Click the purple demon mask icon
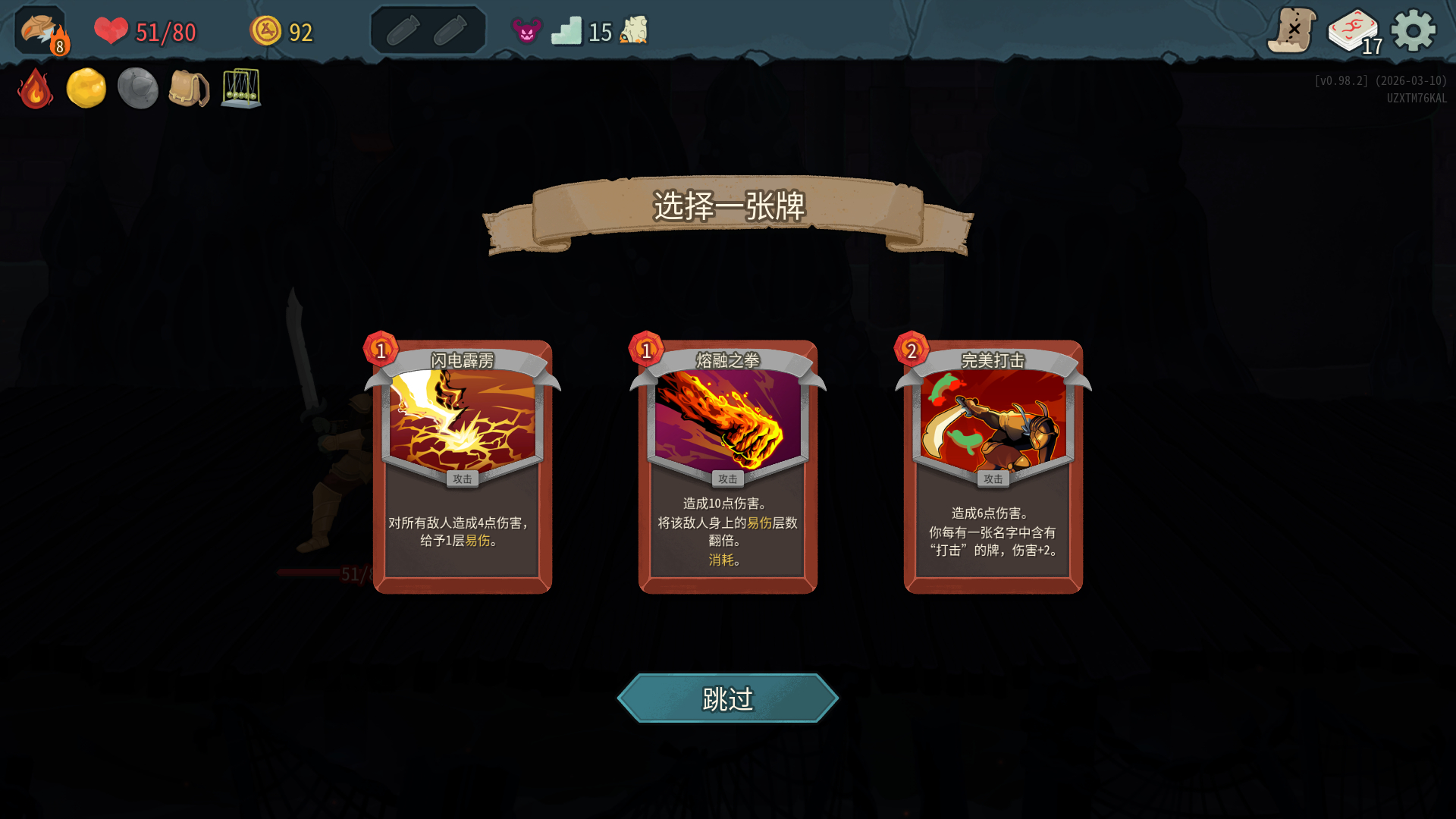Viewport: 1456px width, 819px height. [x=526, y=31]
